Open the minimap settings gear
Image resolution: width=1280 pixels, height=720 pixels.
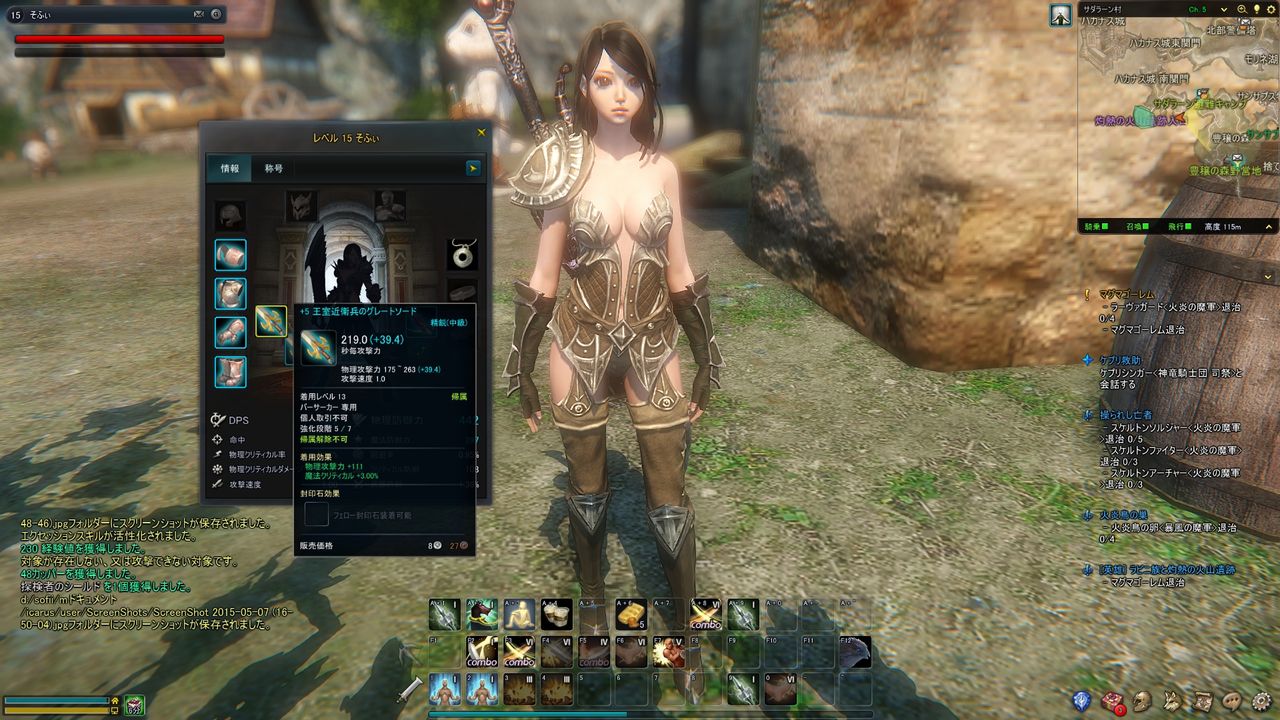(x=1270, y=9)
